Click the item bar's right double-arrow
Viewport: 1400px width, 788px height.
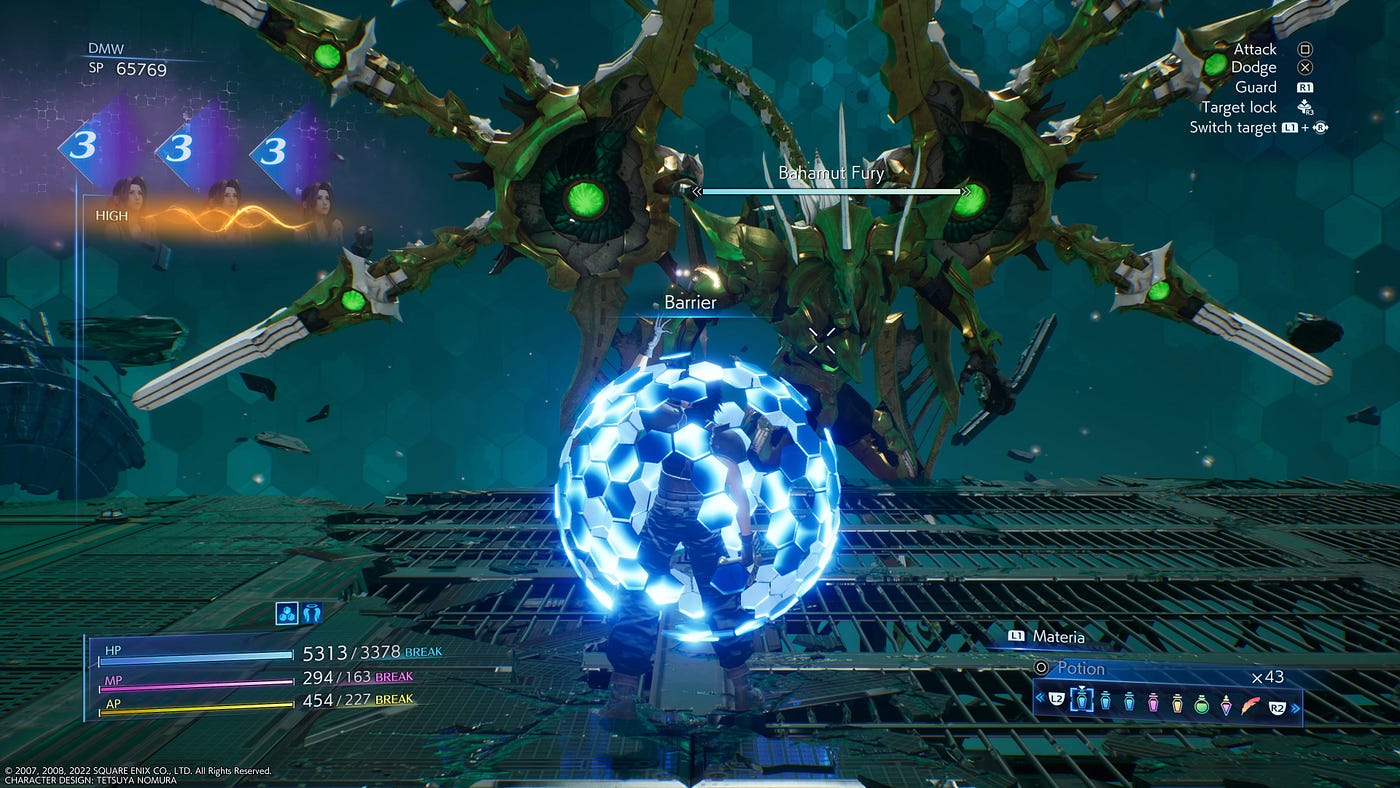[x=1297, y=709]
